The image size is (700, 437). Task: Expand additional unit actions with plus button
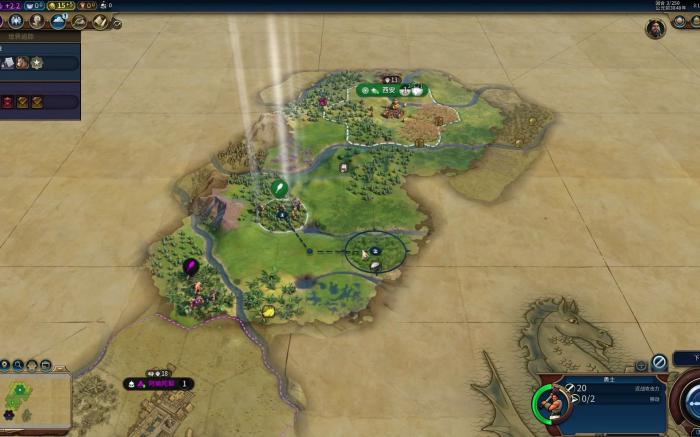pyautogui.click(x=641, y=365)
